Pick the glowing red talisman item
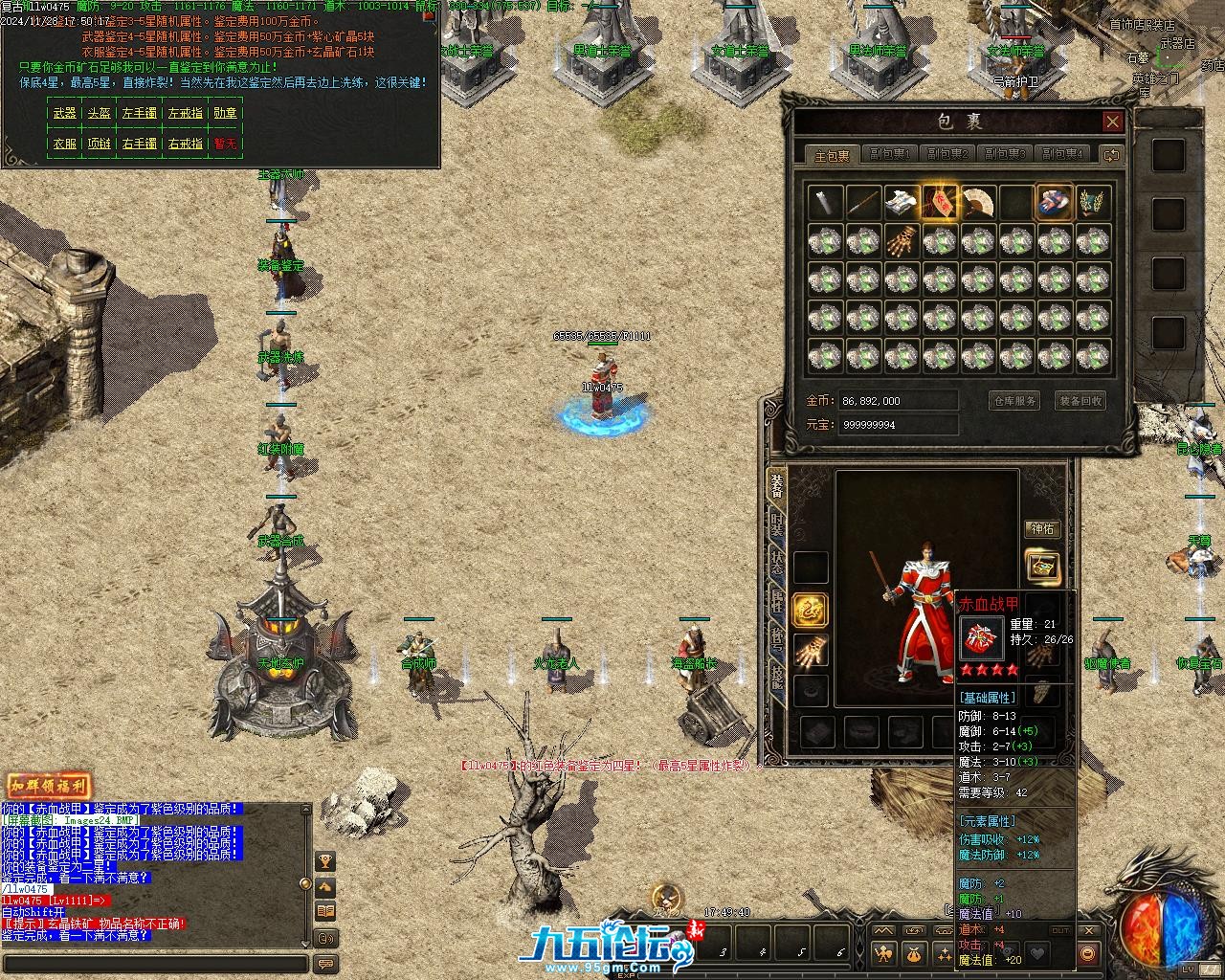1225x980 pixels. point(939,202)
